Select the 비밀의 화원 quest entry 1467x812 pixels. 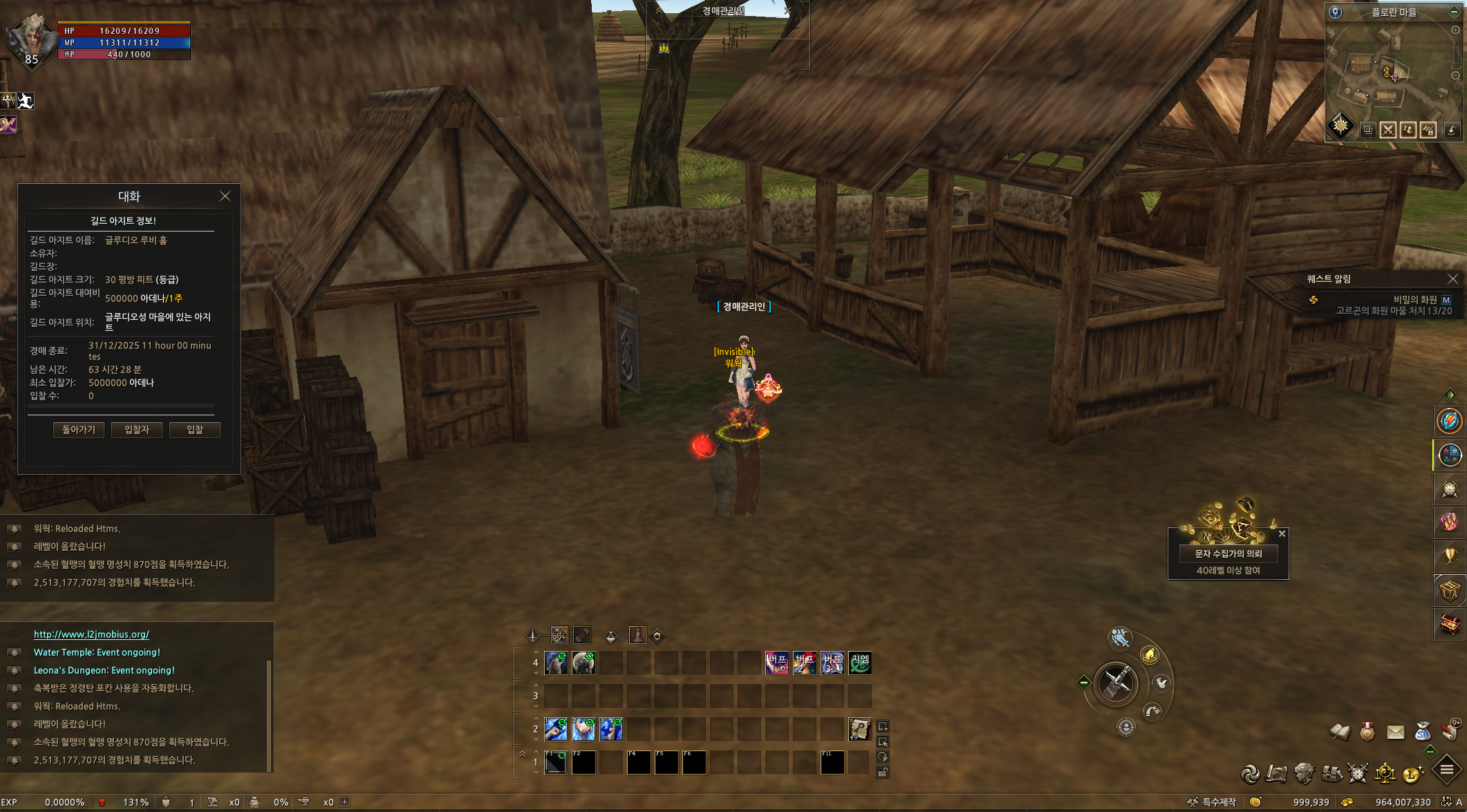point(1414,299)
